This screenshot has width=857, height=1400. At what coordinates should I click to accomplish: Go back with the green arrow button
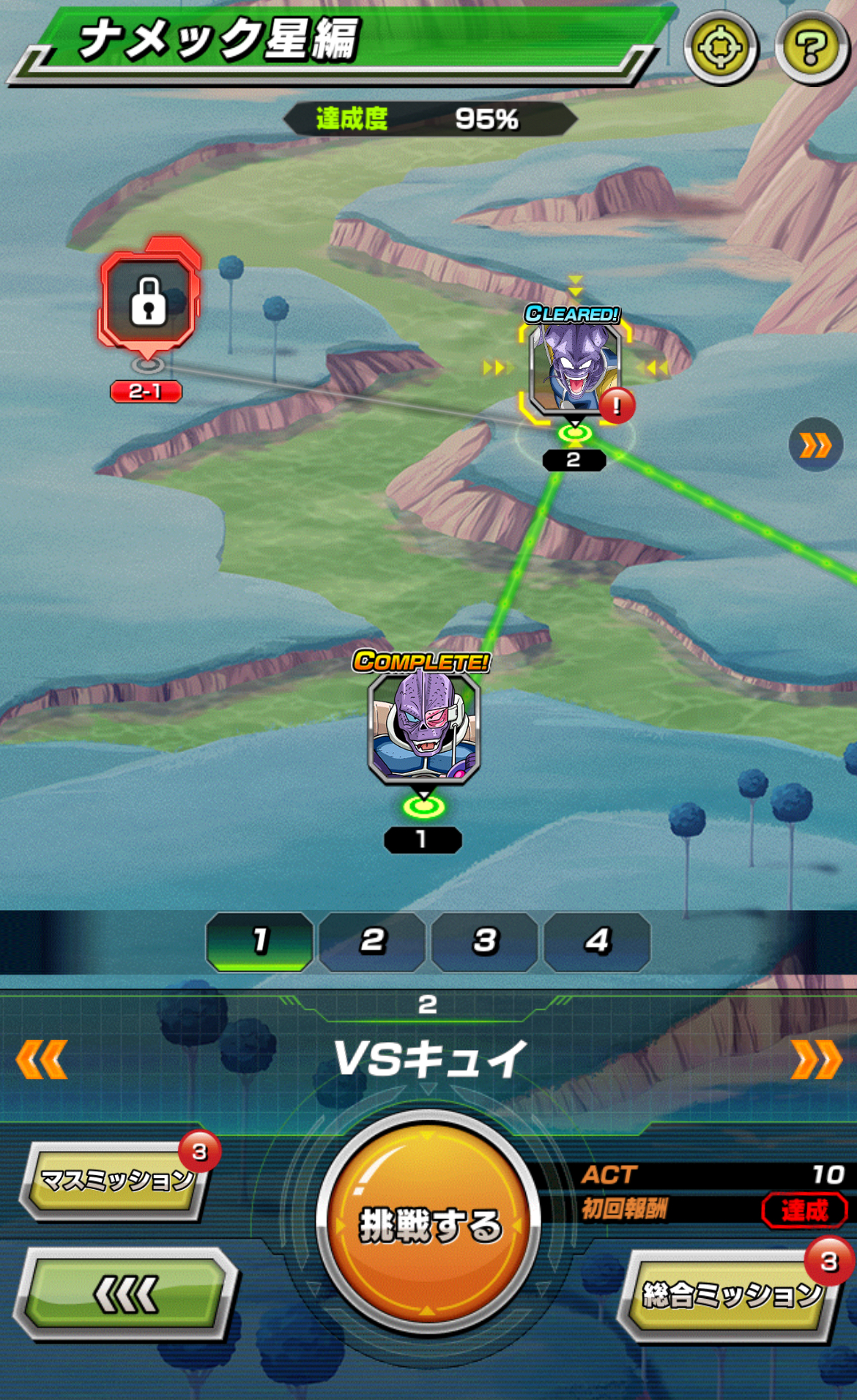coord(125,1294)
